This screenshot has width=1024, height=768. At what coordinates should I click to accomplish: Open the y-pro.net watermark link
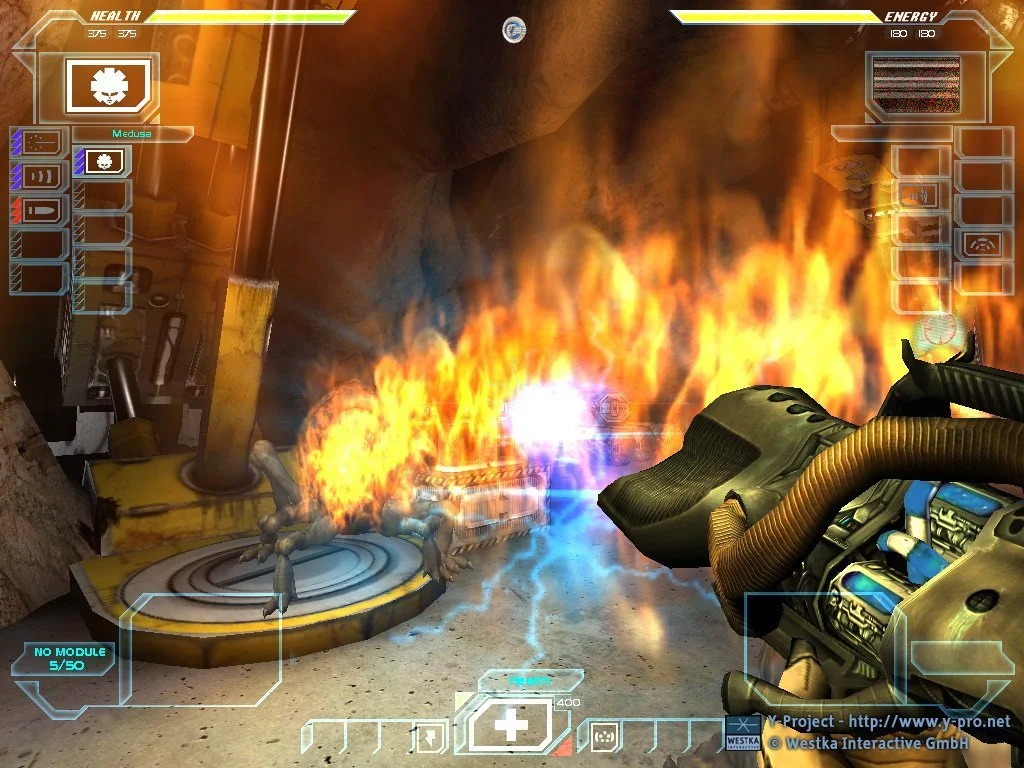888,722
